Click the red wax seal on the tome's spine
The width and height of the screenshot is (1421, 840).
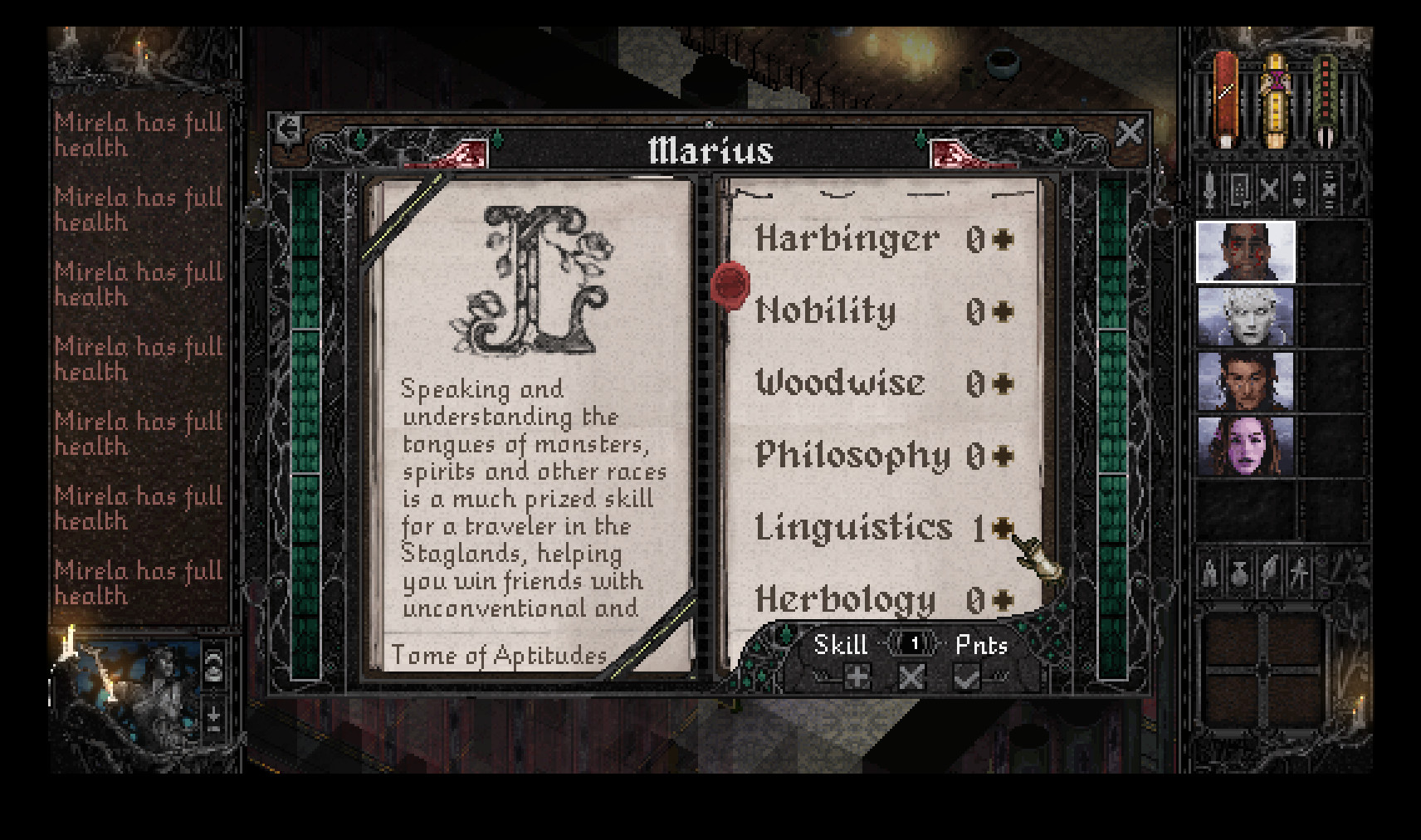[x=729, y=286]
